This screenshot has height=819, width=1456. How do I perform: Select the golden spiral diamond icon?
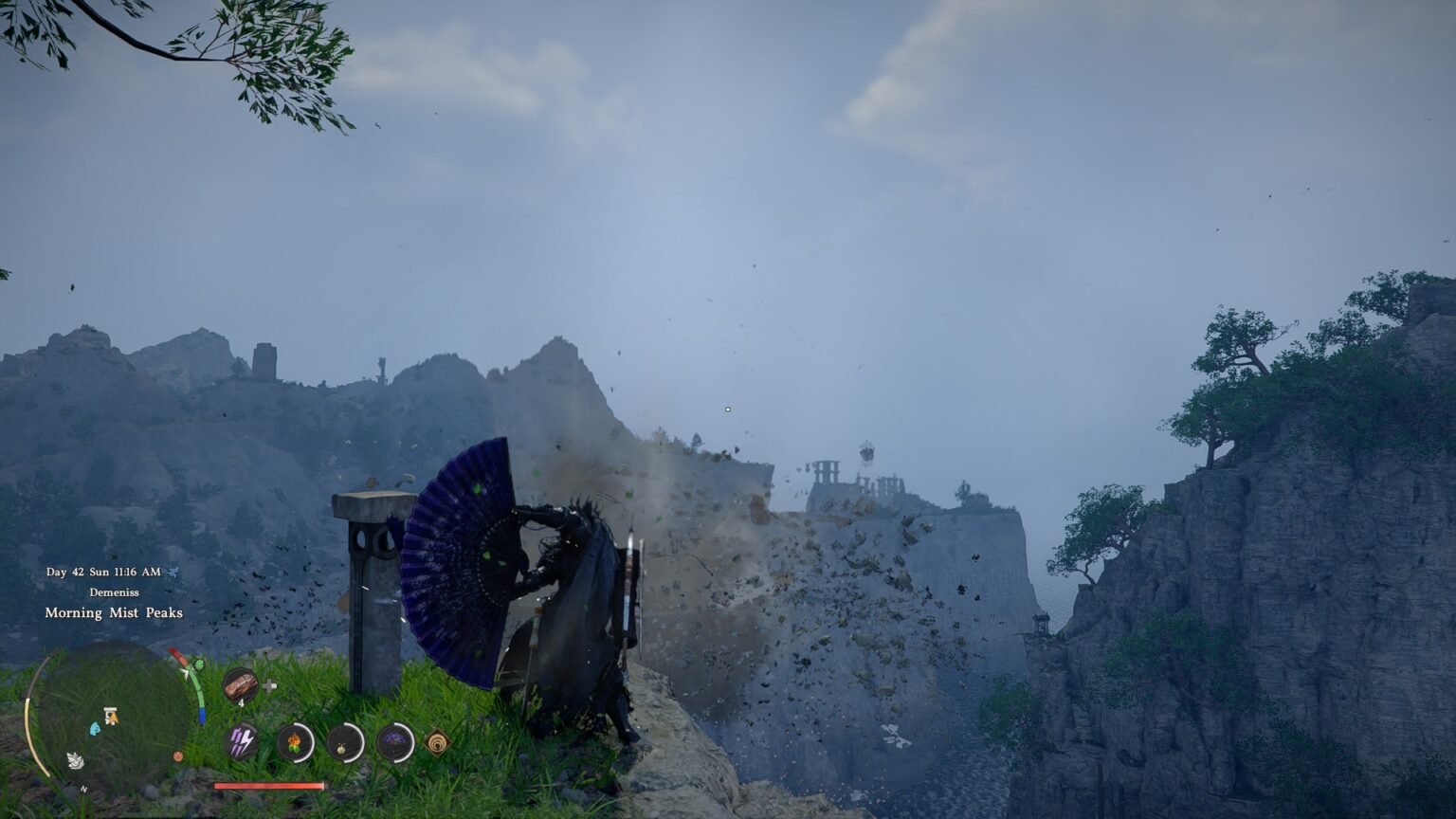438,740
